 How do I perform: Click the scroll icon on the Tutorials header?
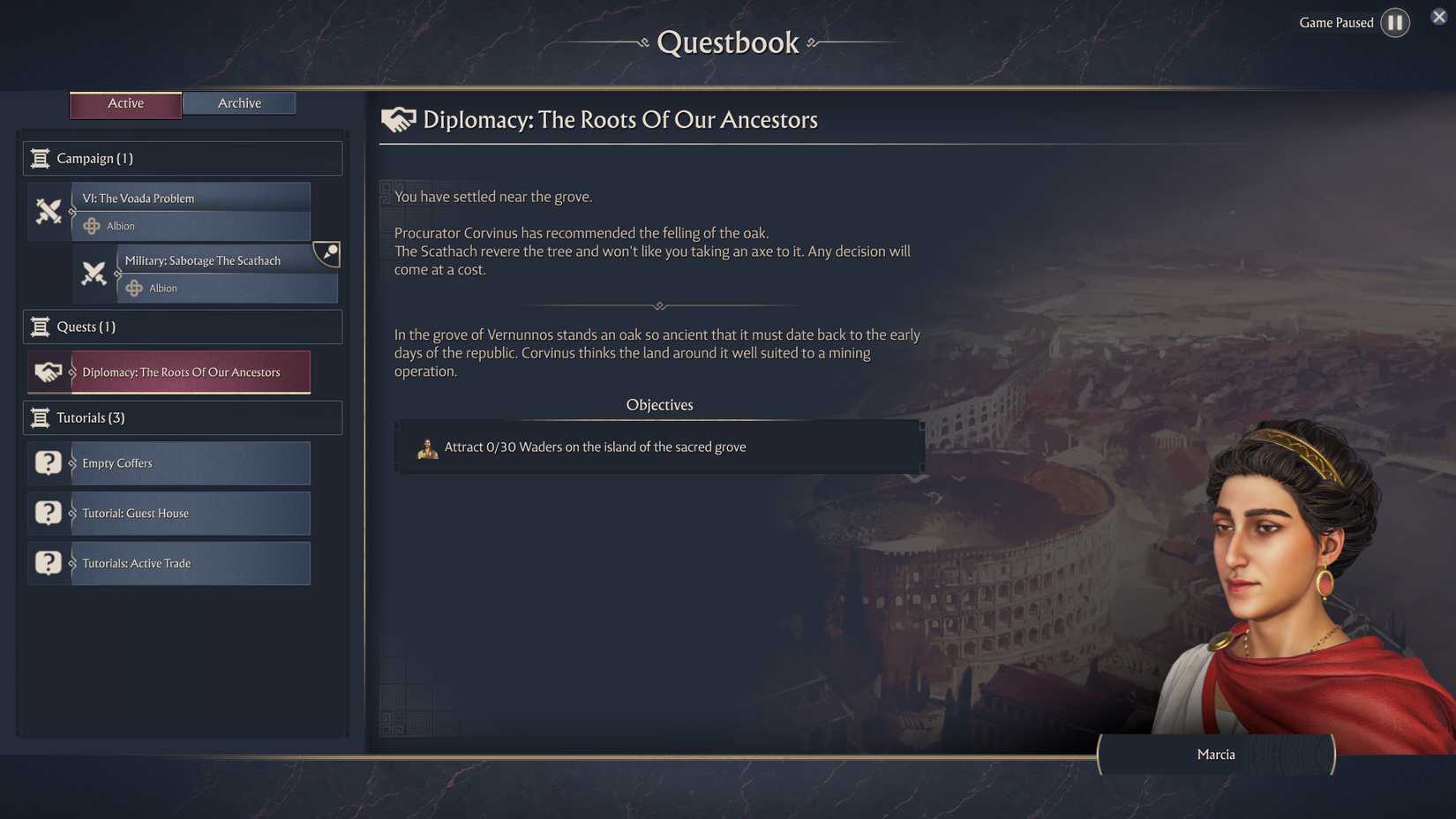click(x=41, y=417)
